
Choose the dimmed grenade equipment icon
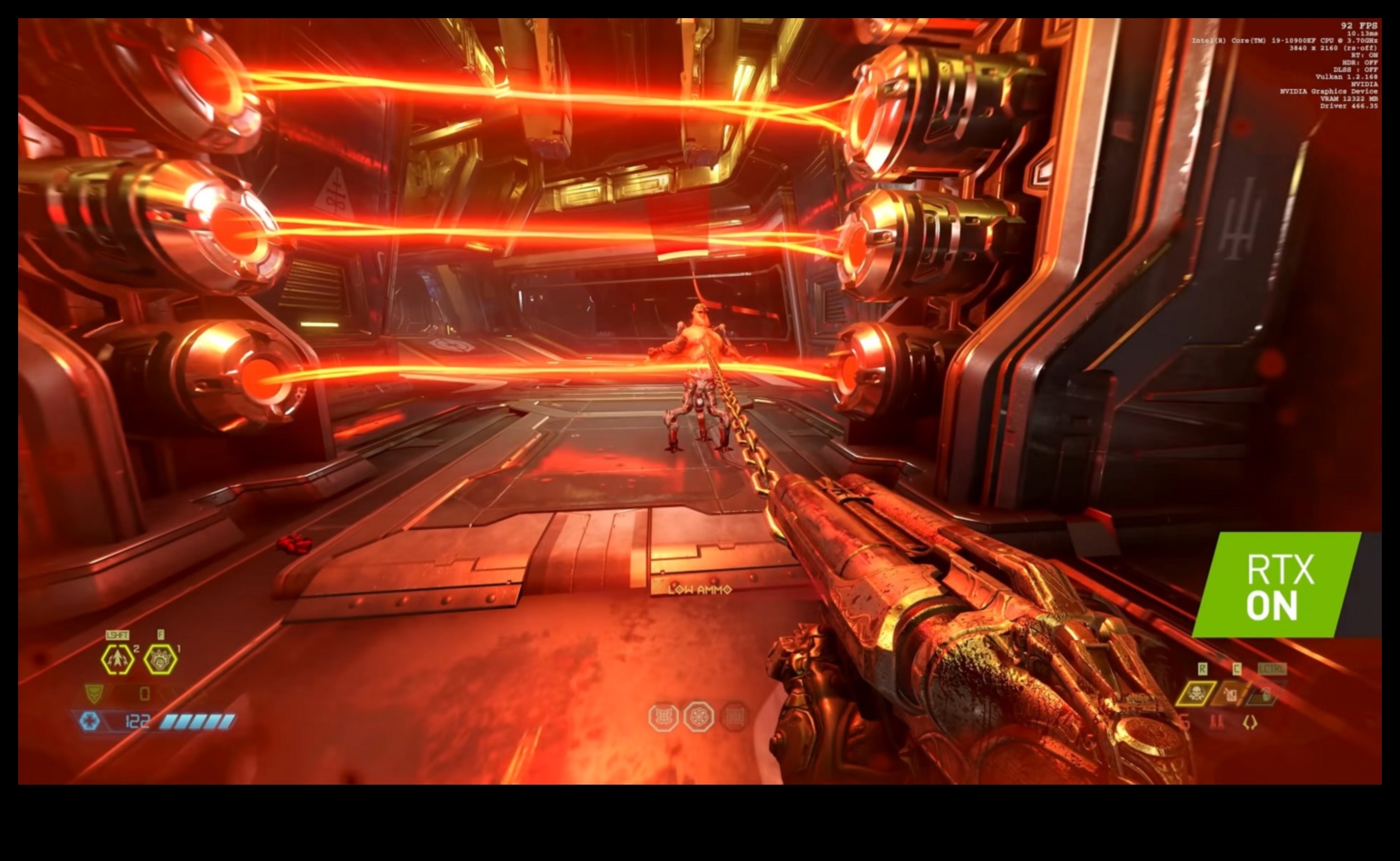[x=1264, y=696]
